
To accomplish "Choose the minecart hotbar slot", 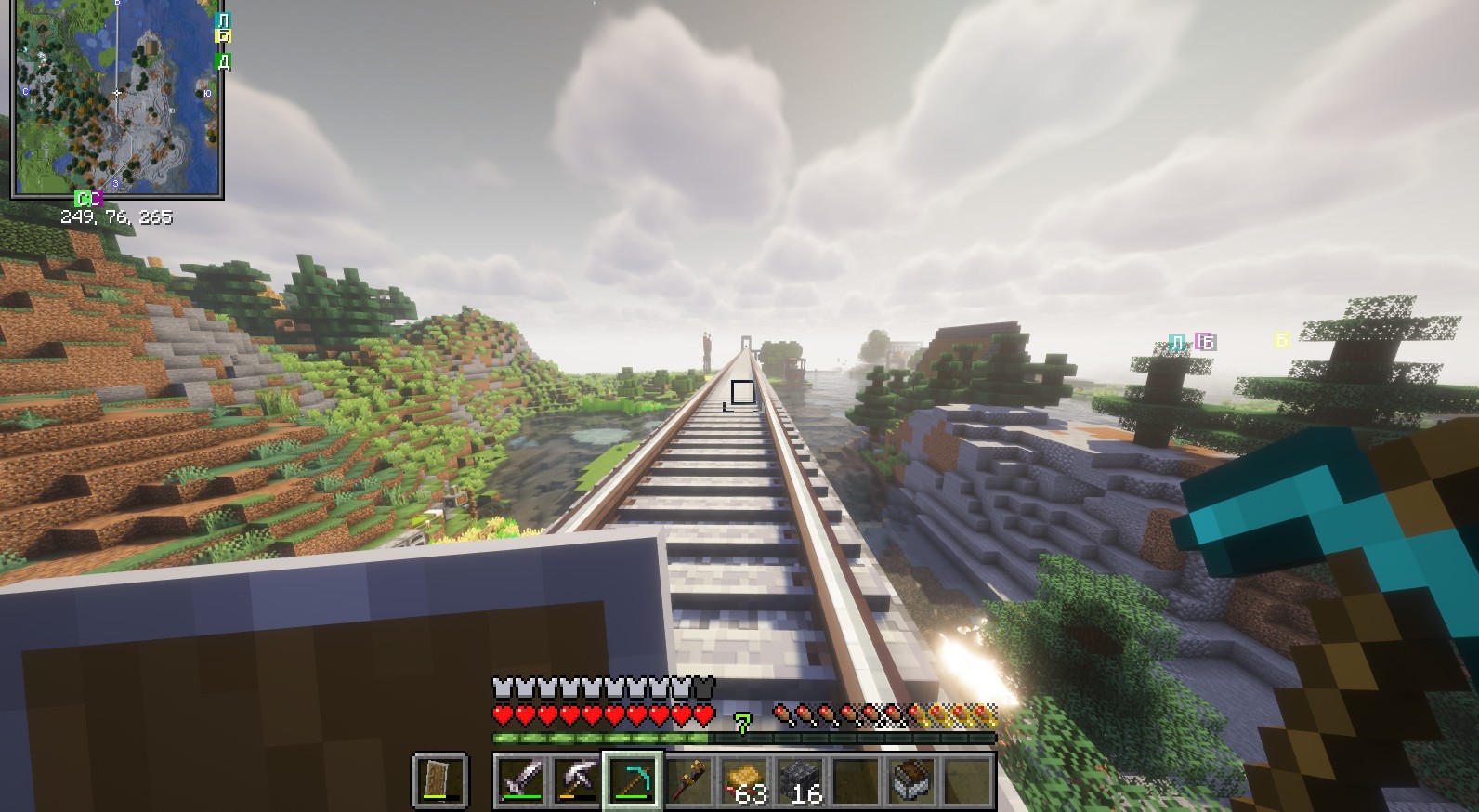I will tap(911, 779).
